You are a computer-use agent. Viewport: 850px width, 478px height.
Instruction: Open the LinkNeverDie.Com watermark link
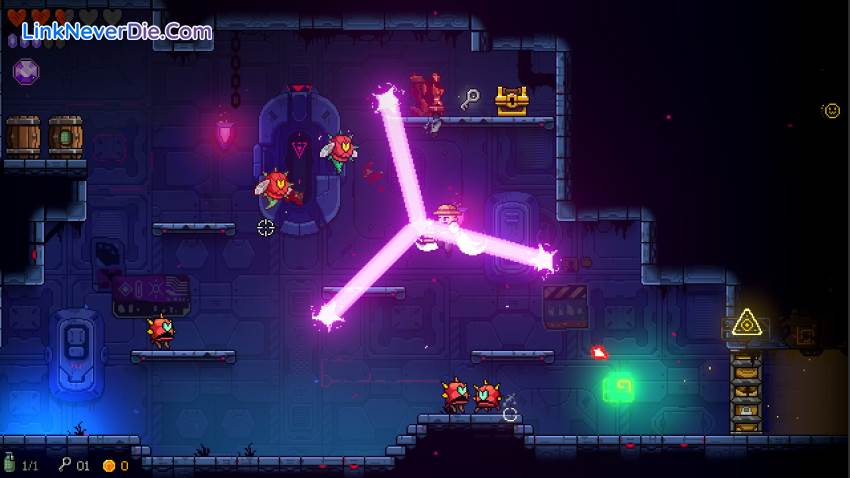point(117,31)
